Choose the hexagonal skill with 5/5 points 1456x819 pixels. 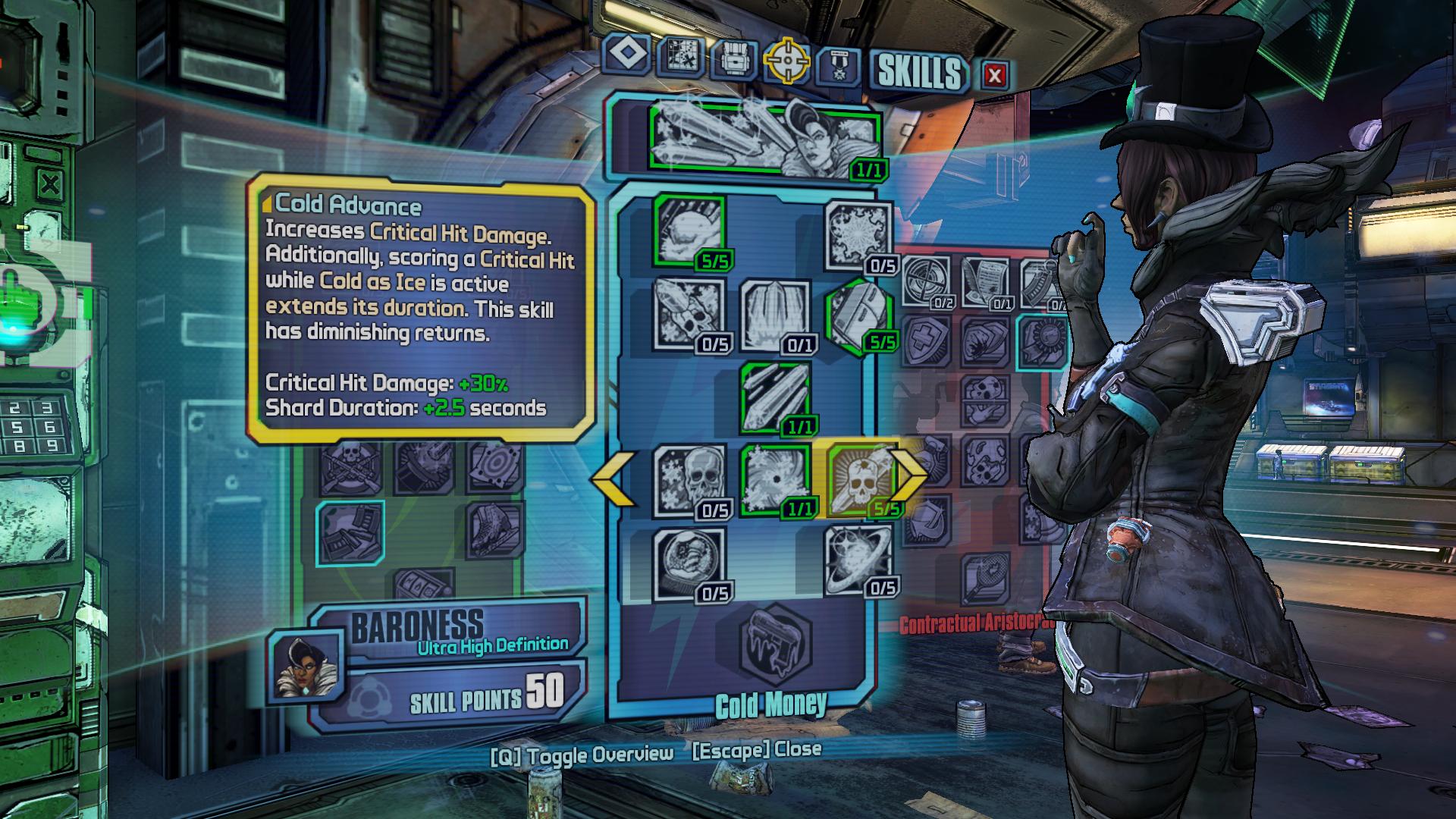tap(858, 314)
